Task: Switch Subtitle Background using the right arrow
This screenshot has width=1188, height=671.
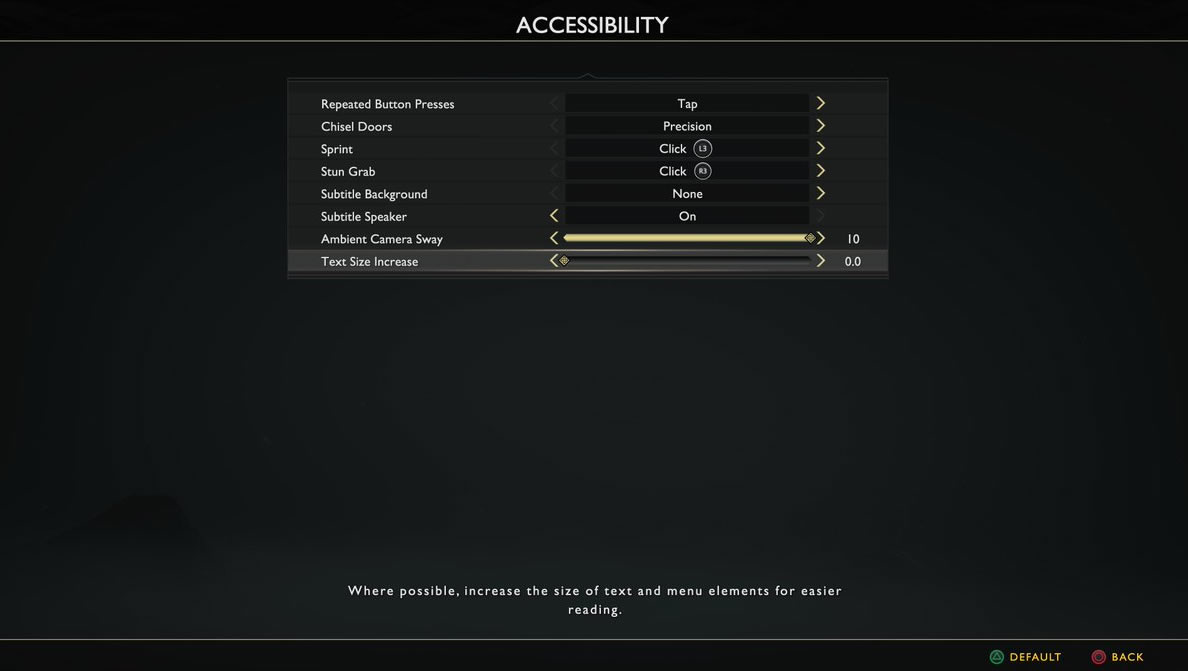Action: point(821,194)
